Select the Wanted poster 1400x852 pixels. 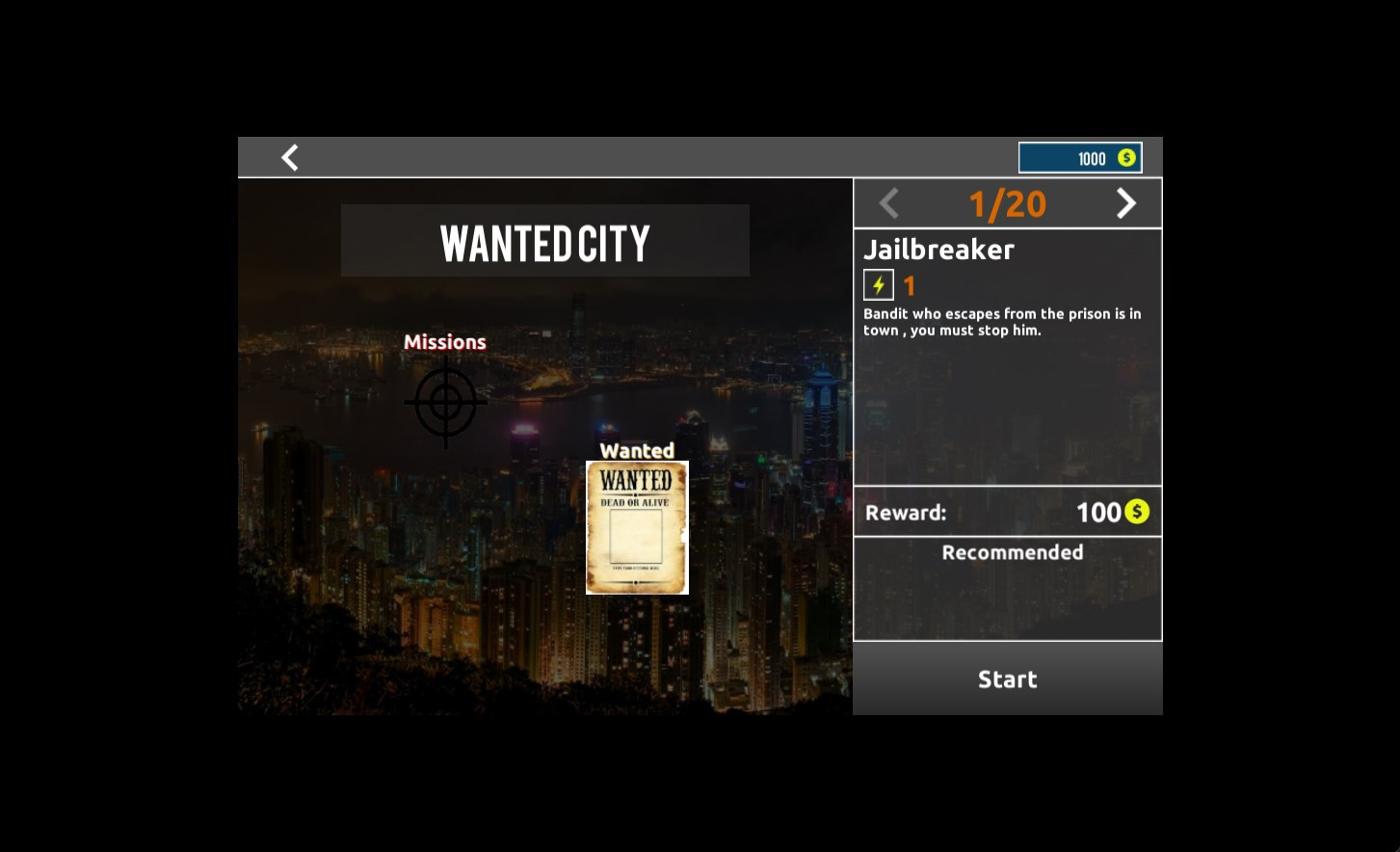(637, 527)
